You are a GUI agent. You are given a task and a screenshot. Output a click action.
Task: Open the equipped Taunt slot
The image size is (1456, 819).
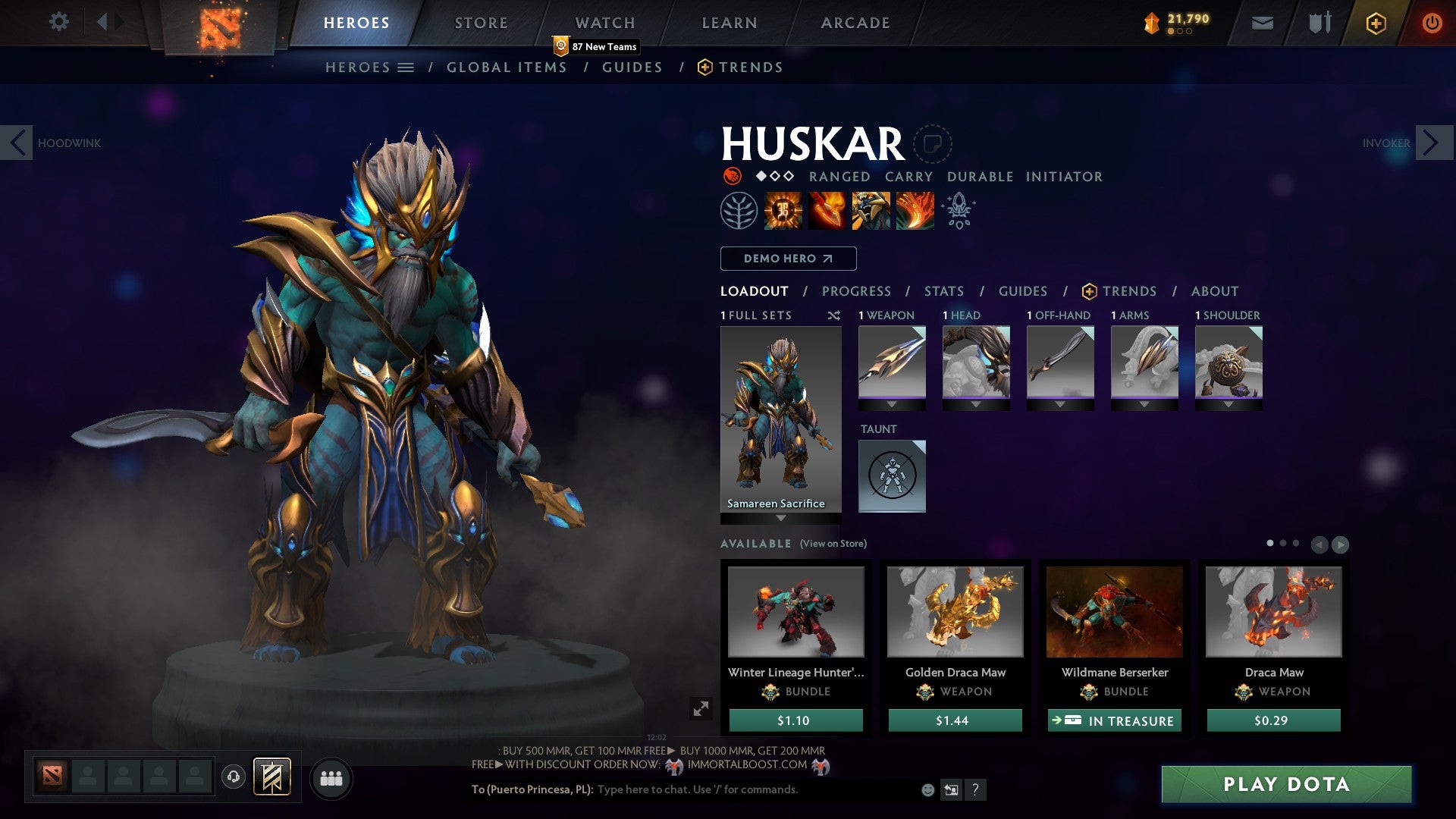tap(892, 475)
